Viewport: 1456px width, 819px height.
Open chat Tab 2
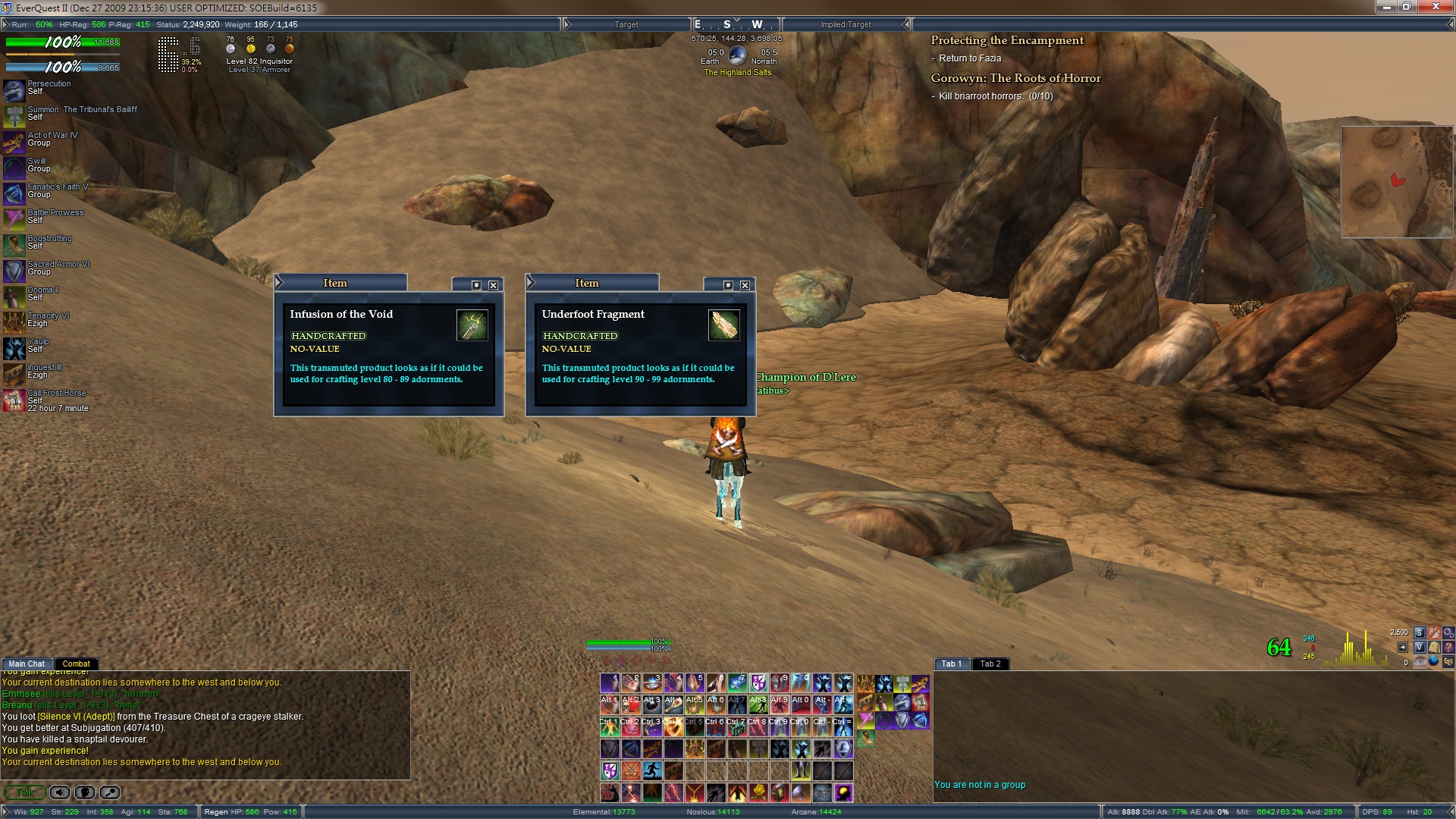[x=990, y=664]
